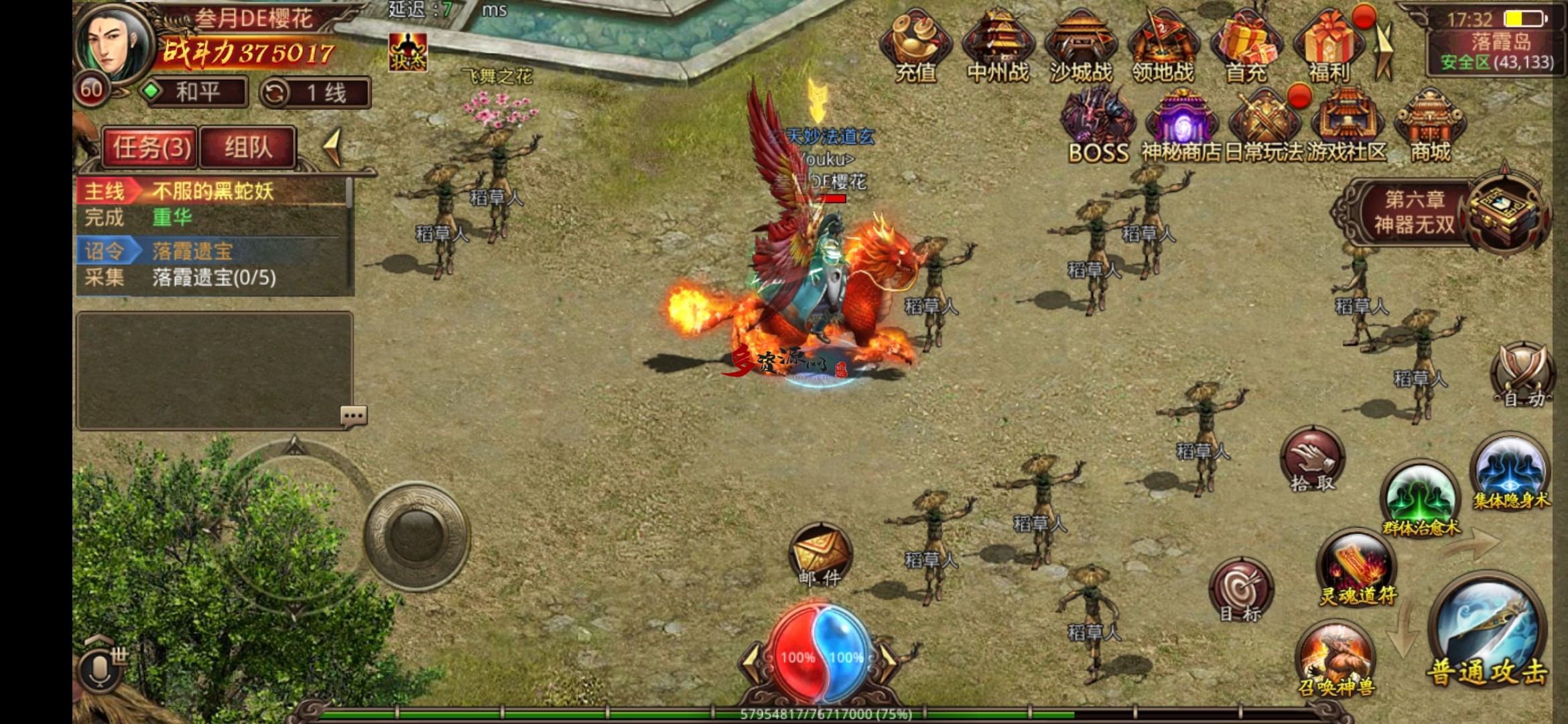Open the 邮件 mail envelope
The height and width of the screenshot is (724, 1568).
pos(820,555)
